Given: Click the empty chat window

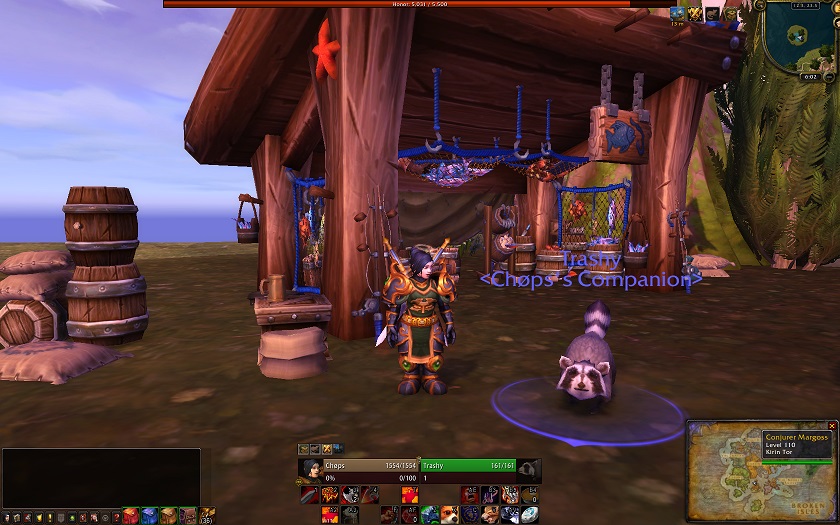Looking at the screenshot, I should click(100, 476).
